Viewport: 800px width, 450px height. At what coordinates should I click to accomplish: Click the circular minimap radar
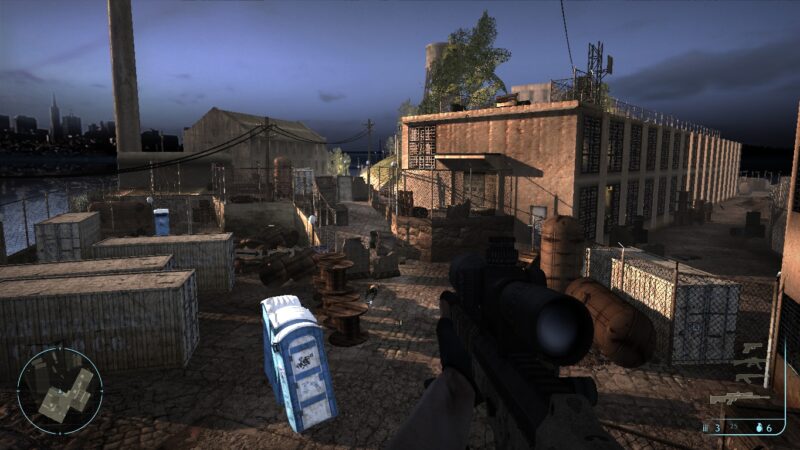(x=60, y=390)
